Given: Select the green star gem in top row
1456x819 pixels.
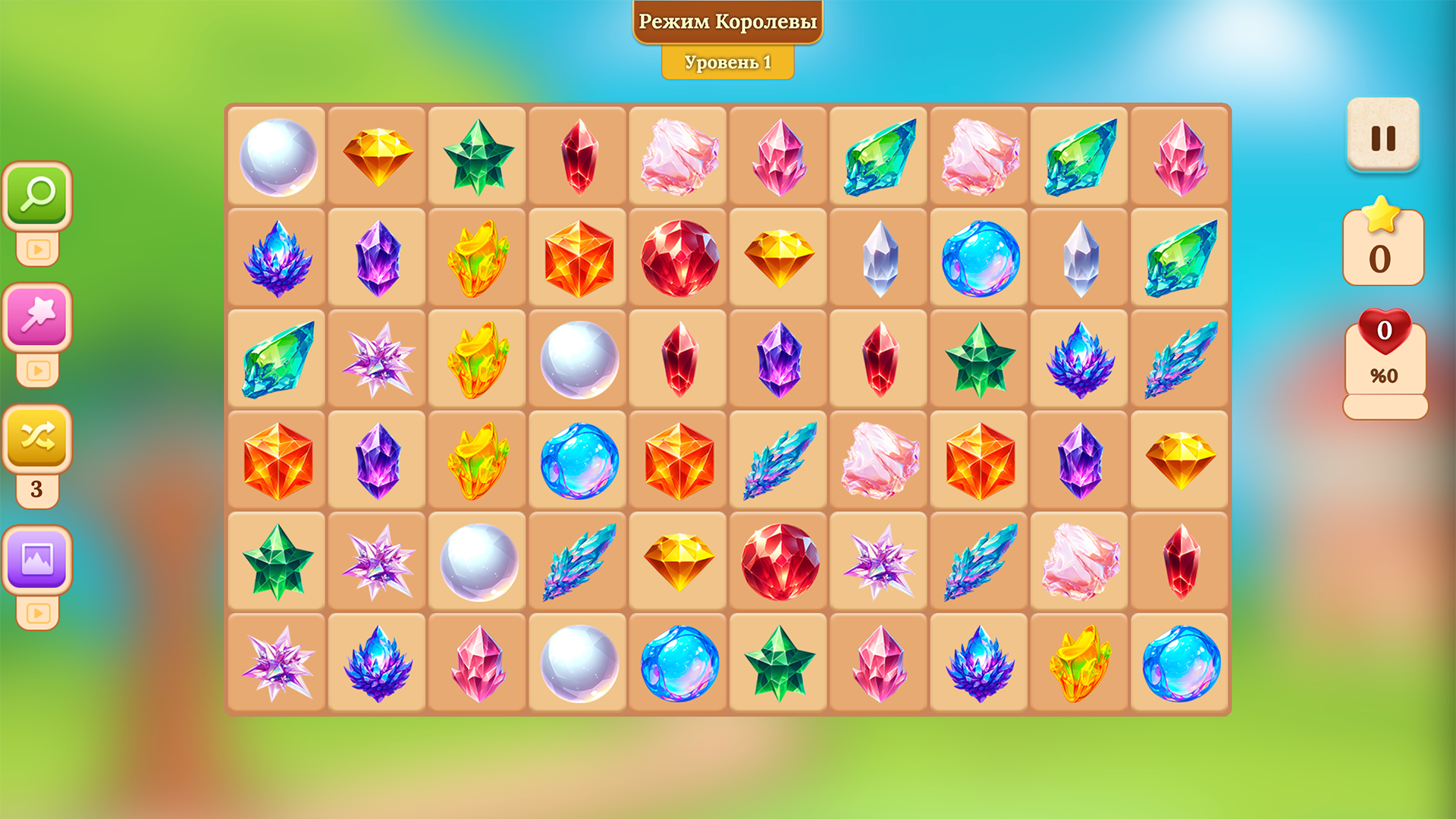Looking at the screenshot, I should coord(477,154).
